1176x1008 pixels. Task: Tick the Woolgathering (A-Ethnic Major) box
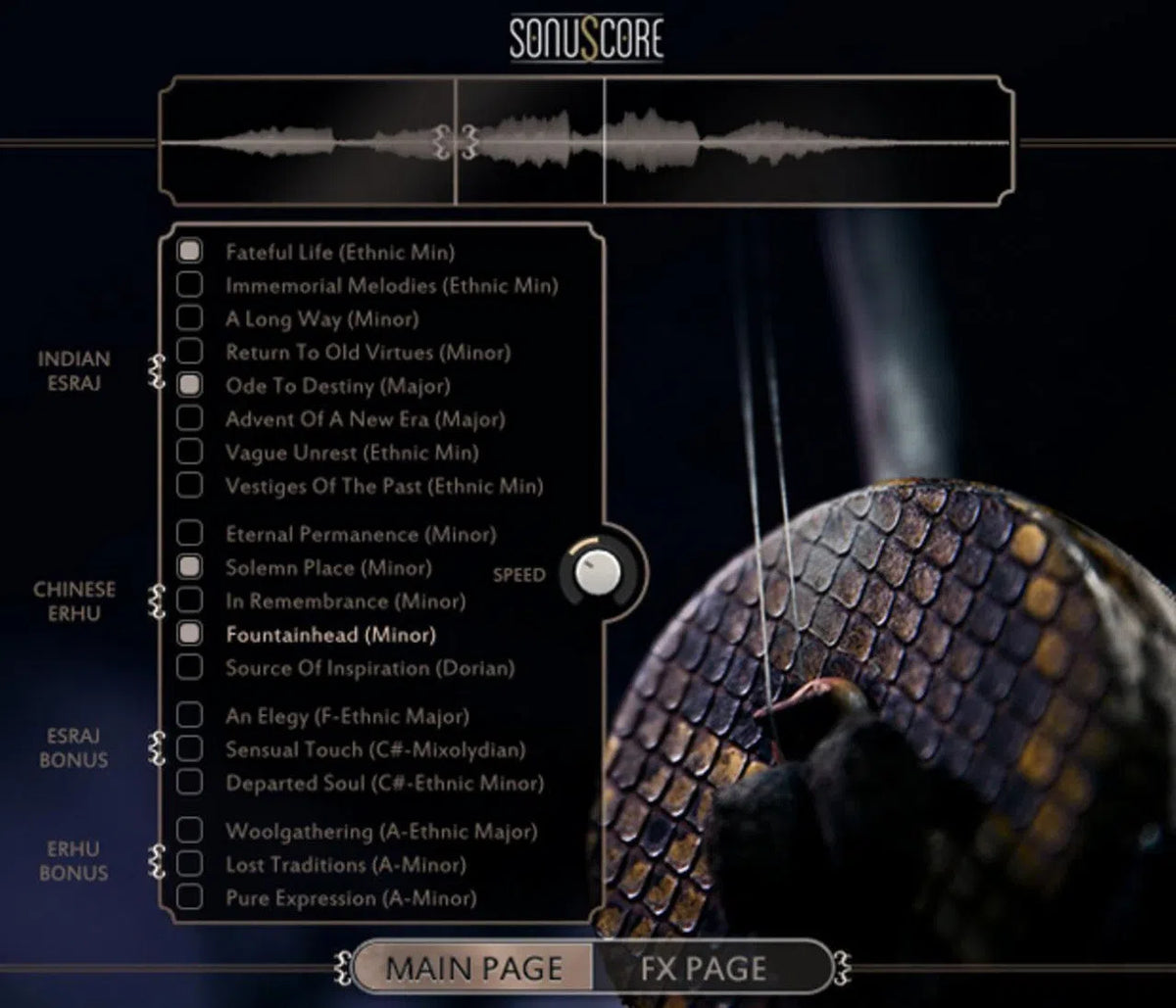point(189,832)
